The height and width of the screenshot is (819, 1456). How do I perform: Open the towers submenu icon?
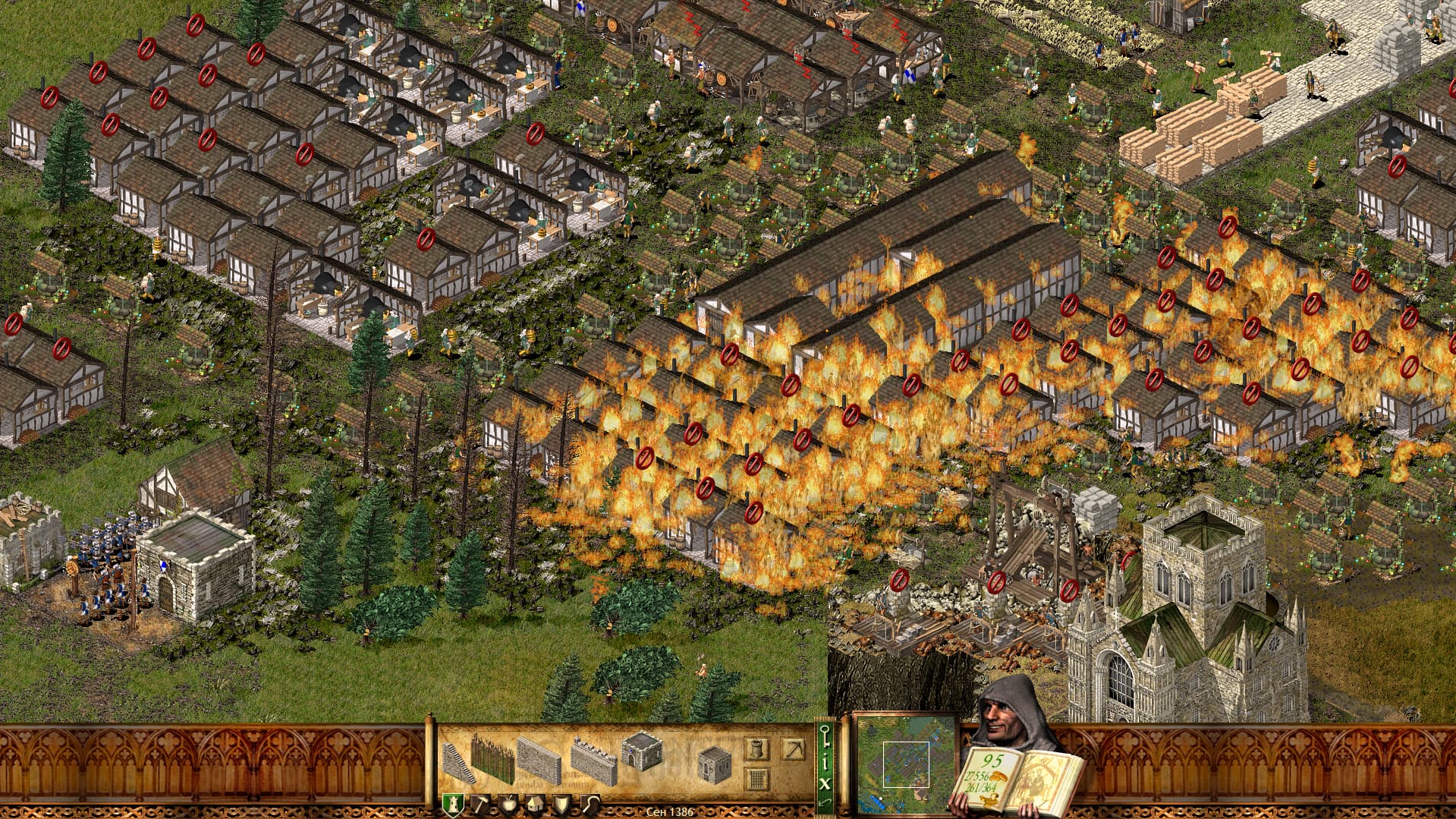point(756,749)
